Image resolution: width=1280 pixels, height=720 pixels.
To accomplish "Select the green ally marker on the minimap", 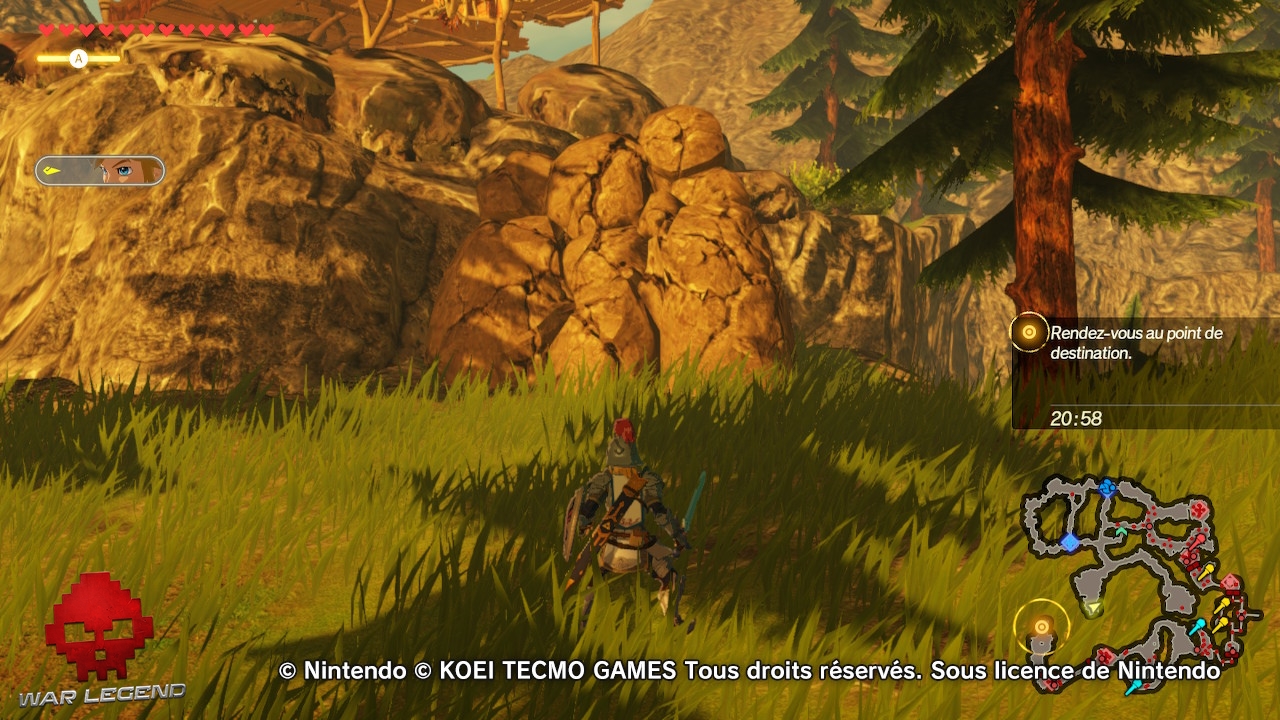I will pyautogui.click(x=1122, y=531).
